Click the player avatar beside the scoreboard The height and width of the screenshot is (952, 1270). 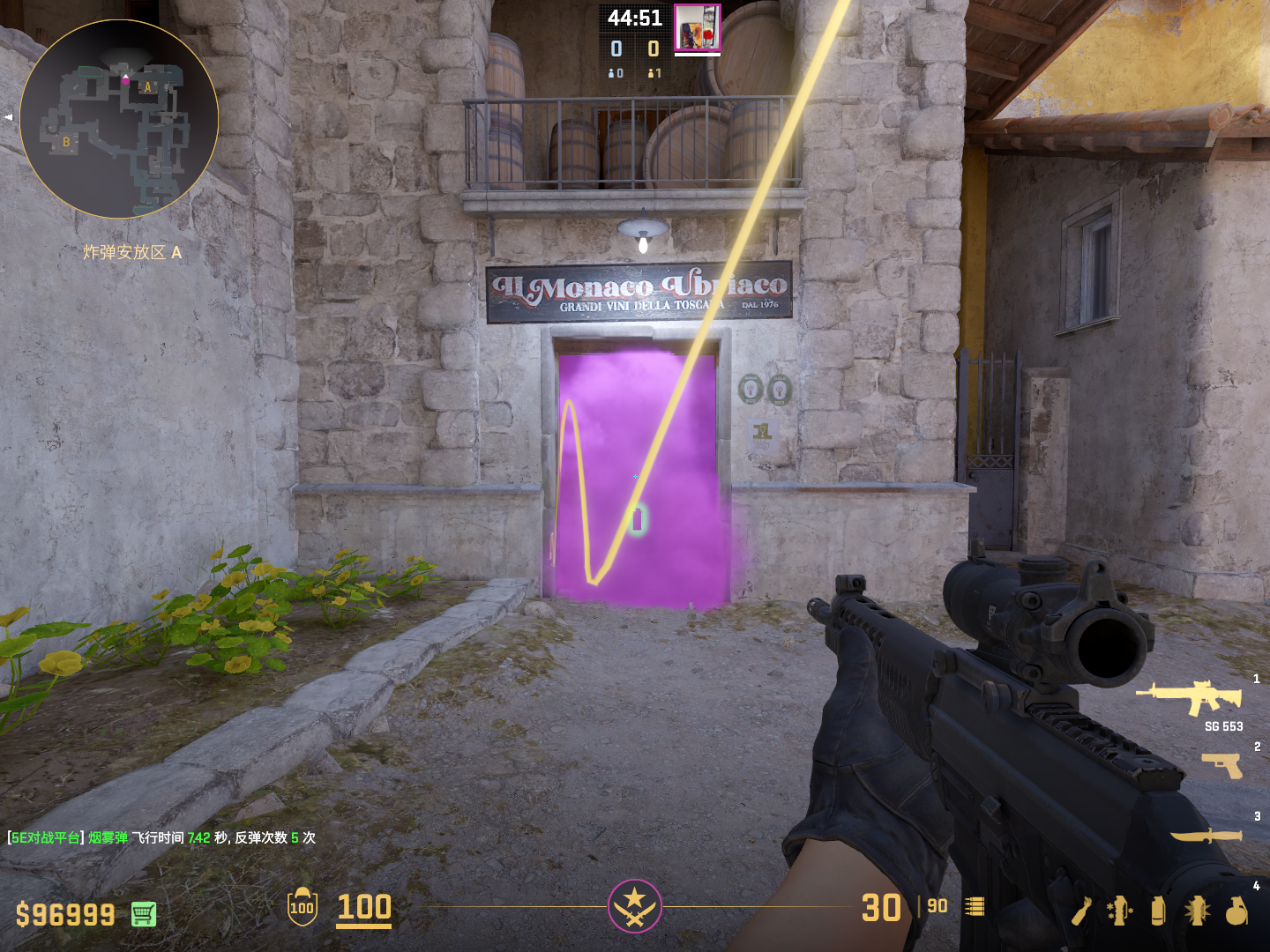pyautogui.click(x=697, y=27)
